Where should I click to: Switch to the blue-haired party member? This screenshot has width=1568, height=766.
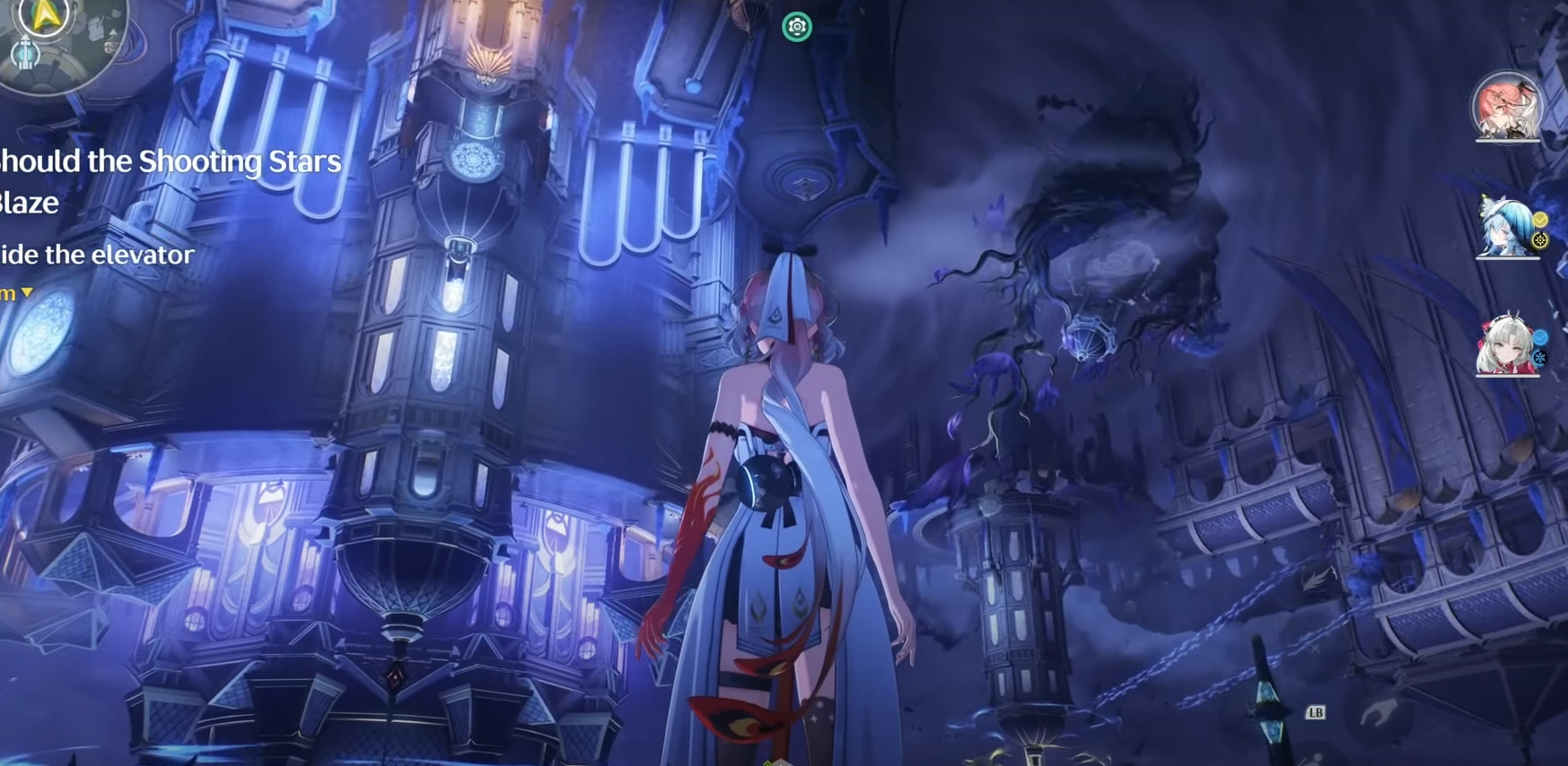[1508, 228]
